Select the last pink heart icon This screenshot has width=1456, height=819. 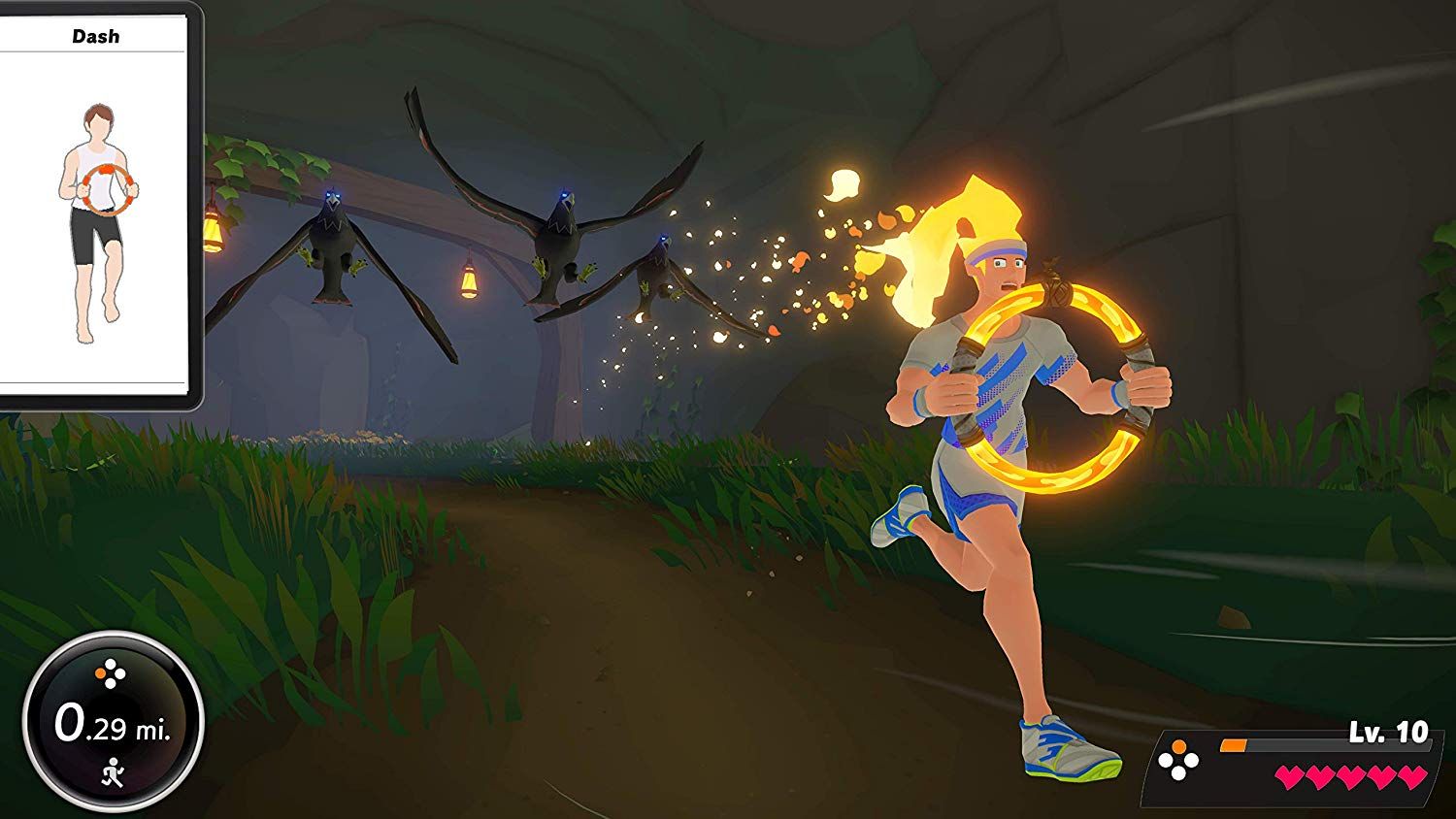point(1412,776)
